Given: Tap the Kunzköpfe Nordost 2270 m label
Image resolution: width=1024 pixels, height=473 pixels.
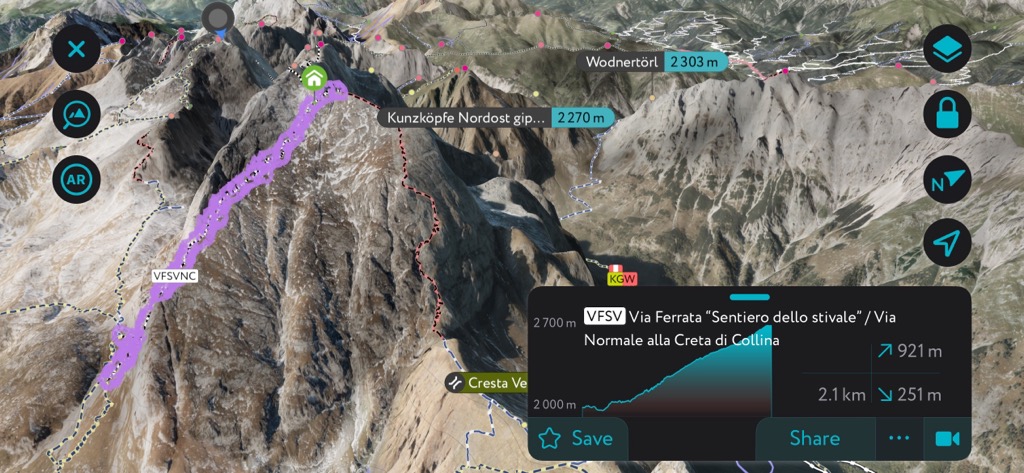Looking at the screenshot, I should (x=497, y=117).
